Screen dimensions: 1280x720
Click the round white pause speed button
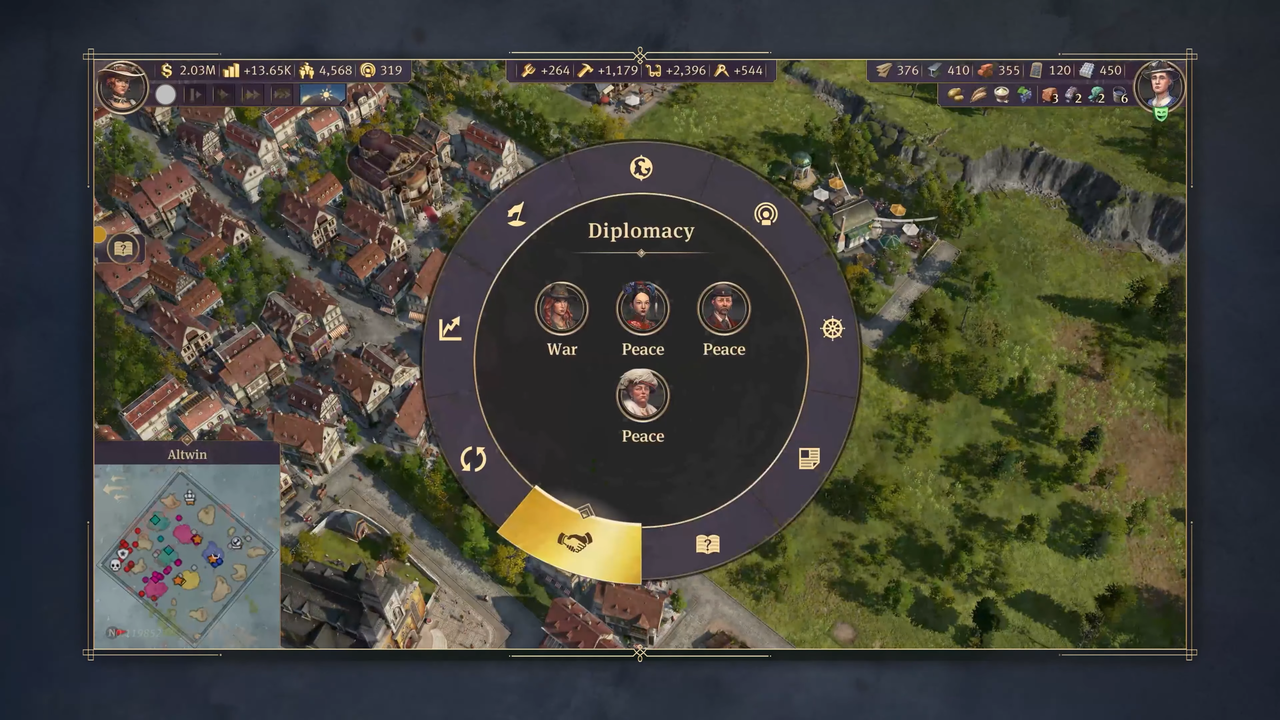[x=165, y=94]
